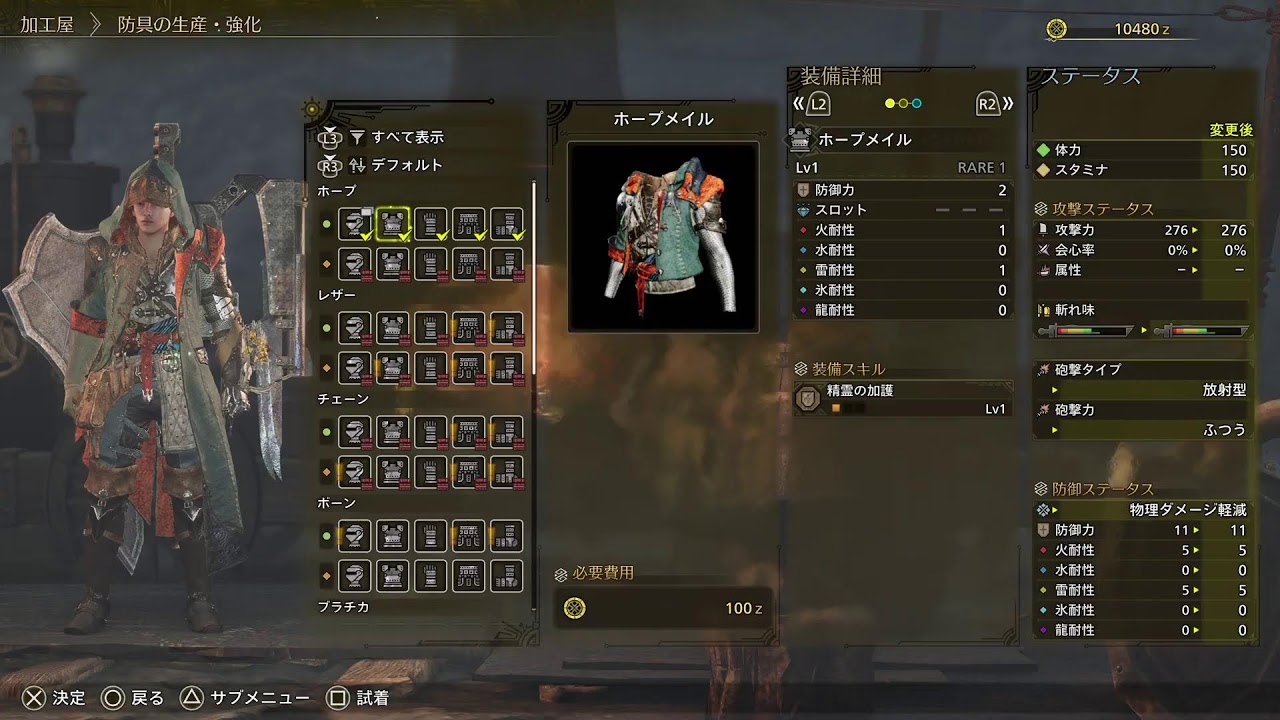Viewport: 1280px width, 720px height.
Task: Choose the Bone helmet in the green-dot row
Action: pos(354,536)
